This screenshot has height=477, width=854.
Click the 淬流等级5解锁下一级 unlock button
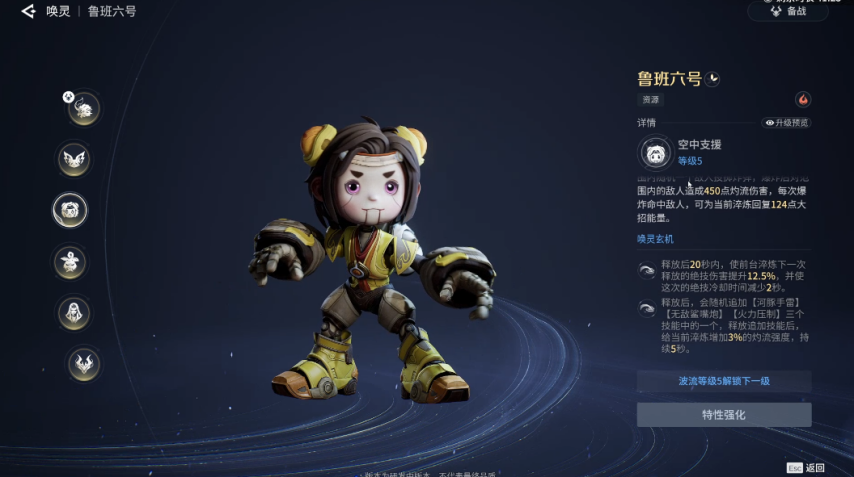pyautogui.click(x=724, y=381)
